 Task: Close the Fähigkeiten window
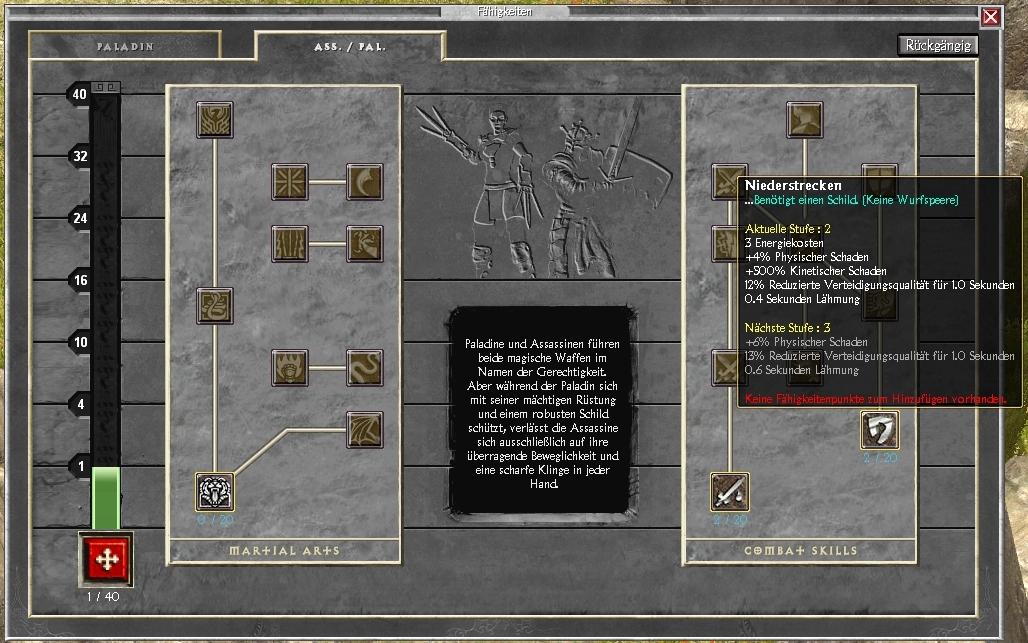click(x=990, y=17)
